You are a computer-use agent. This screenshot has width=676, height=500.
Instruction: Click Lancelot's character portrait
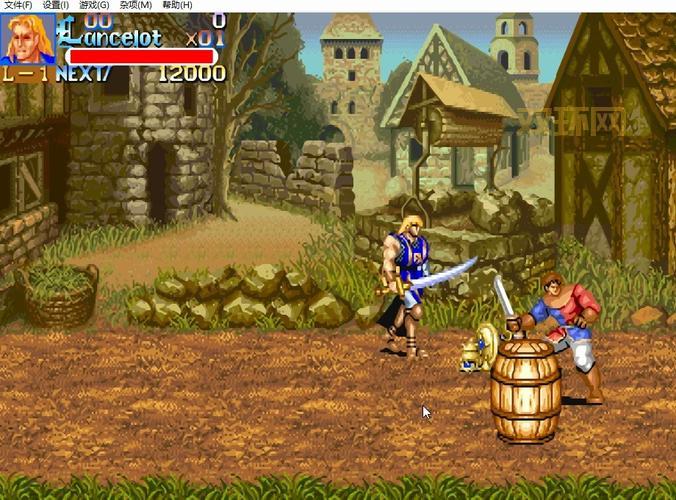click(27, 38)
